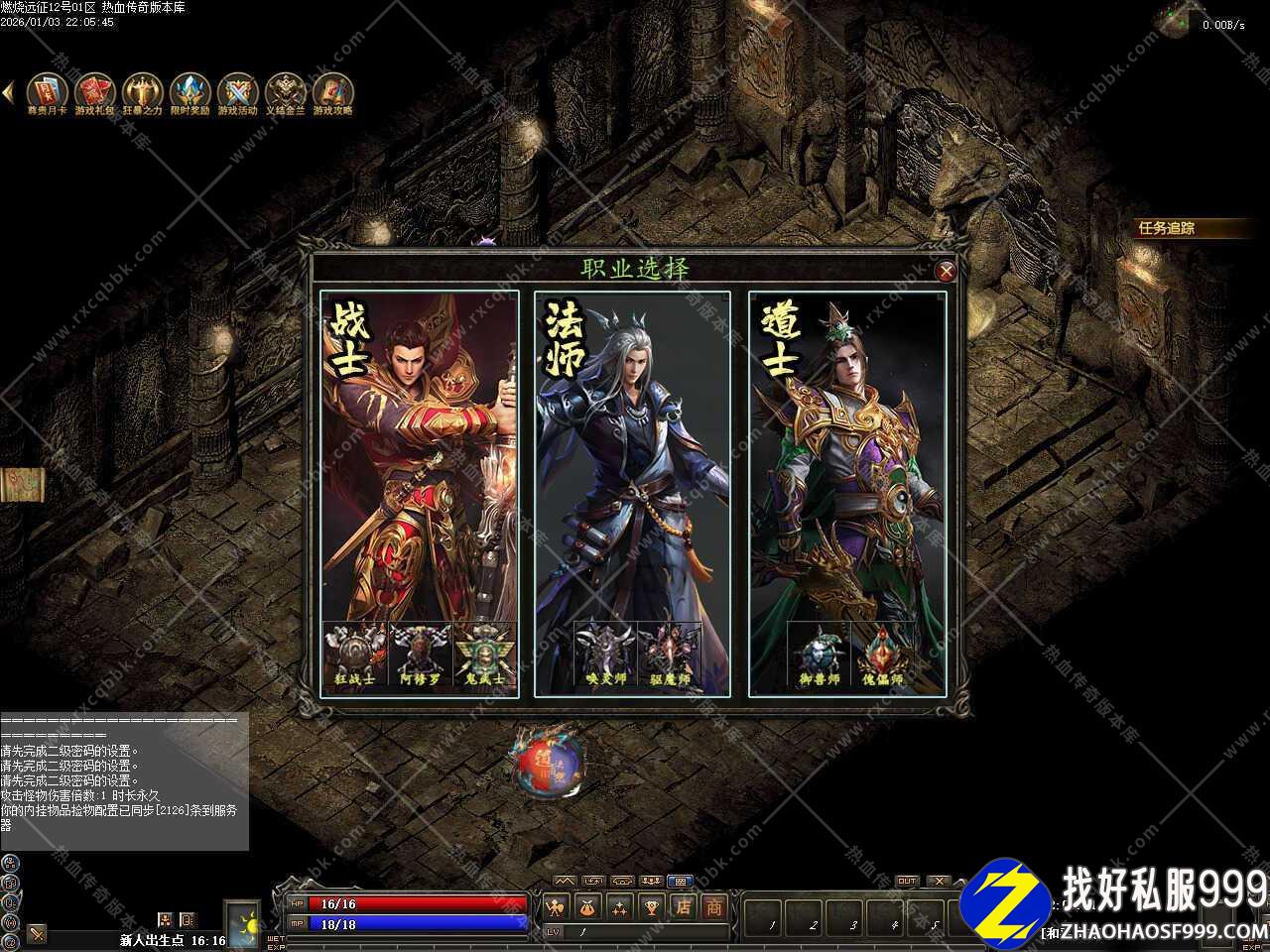Screen dimensions: 1270x952
Task: Open the 游戏攻略 game guide icon
Action: click(x=332, y=92)
